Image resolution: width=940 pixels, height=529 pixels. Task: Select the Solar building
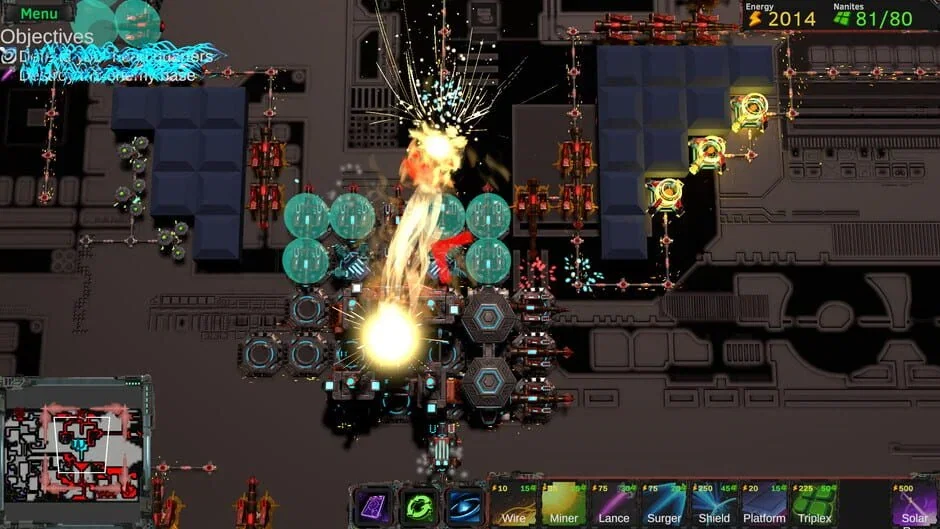point(914,504)
